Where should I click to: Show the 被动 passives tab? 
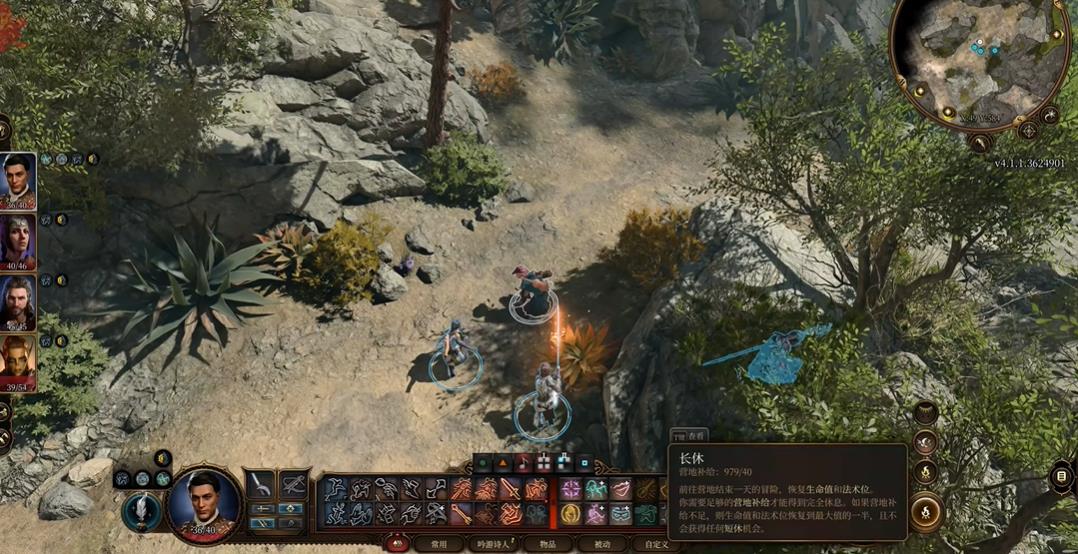point(602,545)
